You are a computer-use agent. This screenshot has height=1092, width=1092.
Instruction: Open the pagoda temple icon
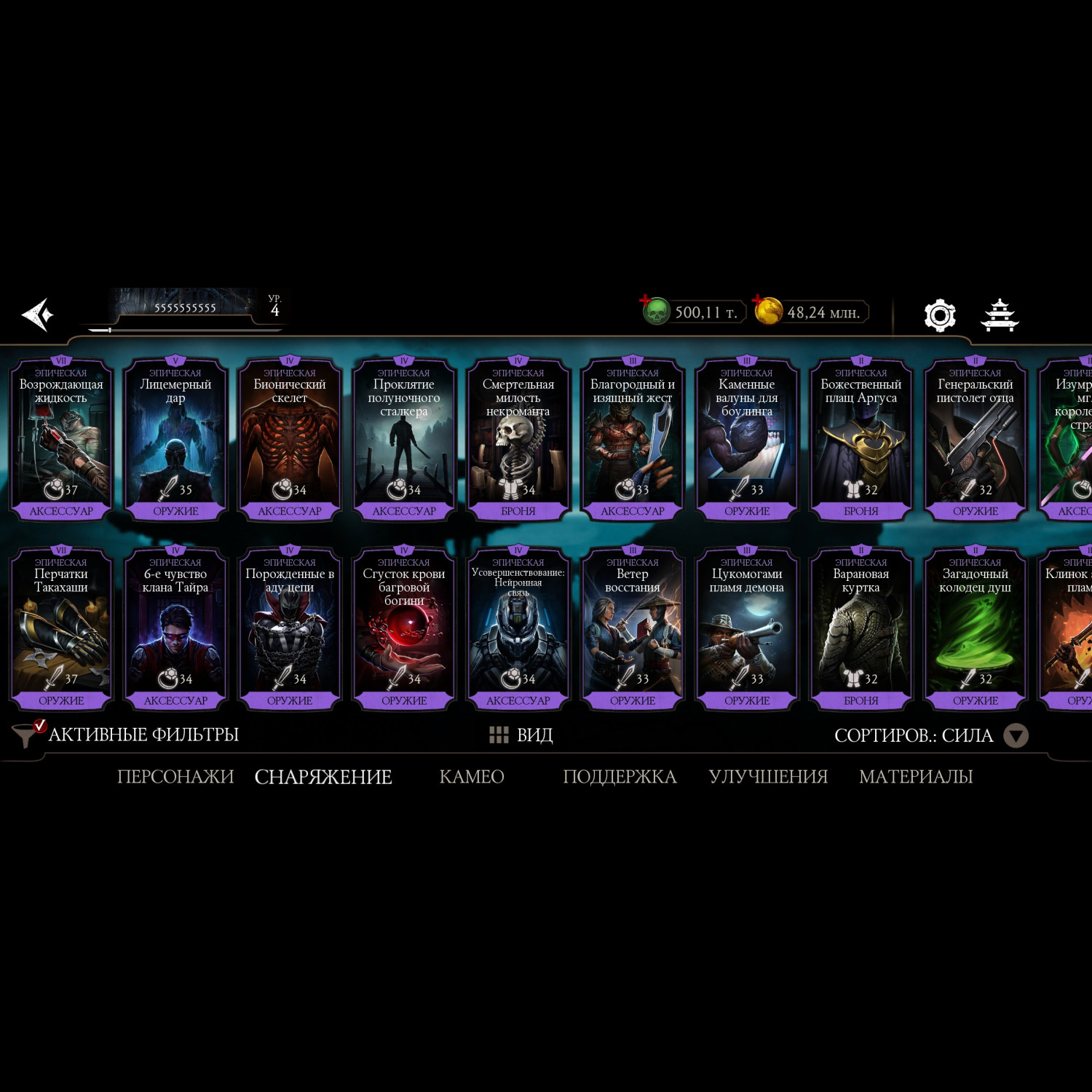[1000, 315]
